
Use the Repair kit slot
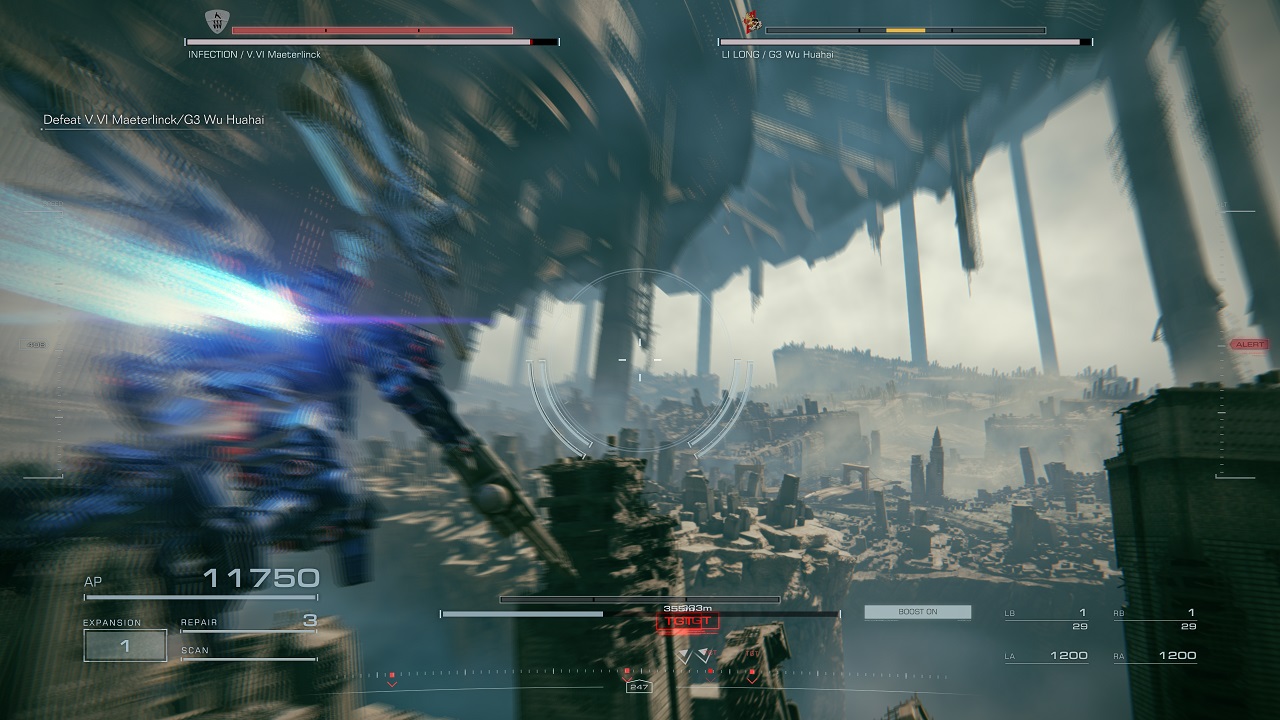248,623
